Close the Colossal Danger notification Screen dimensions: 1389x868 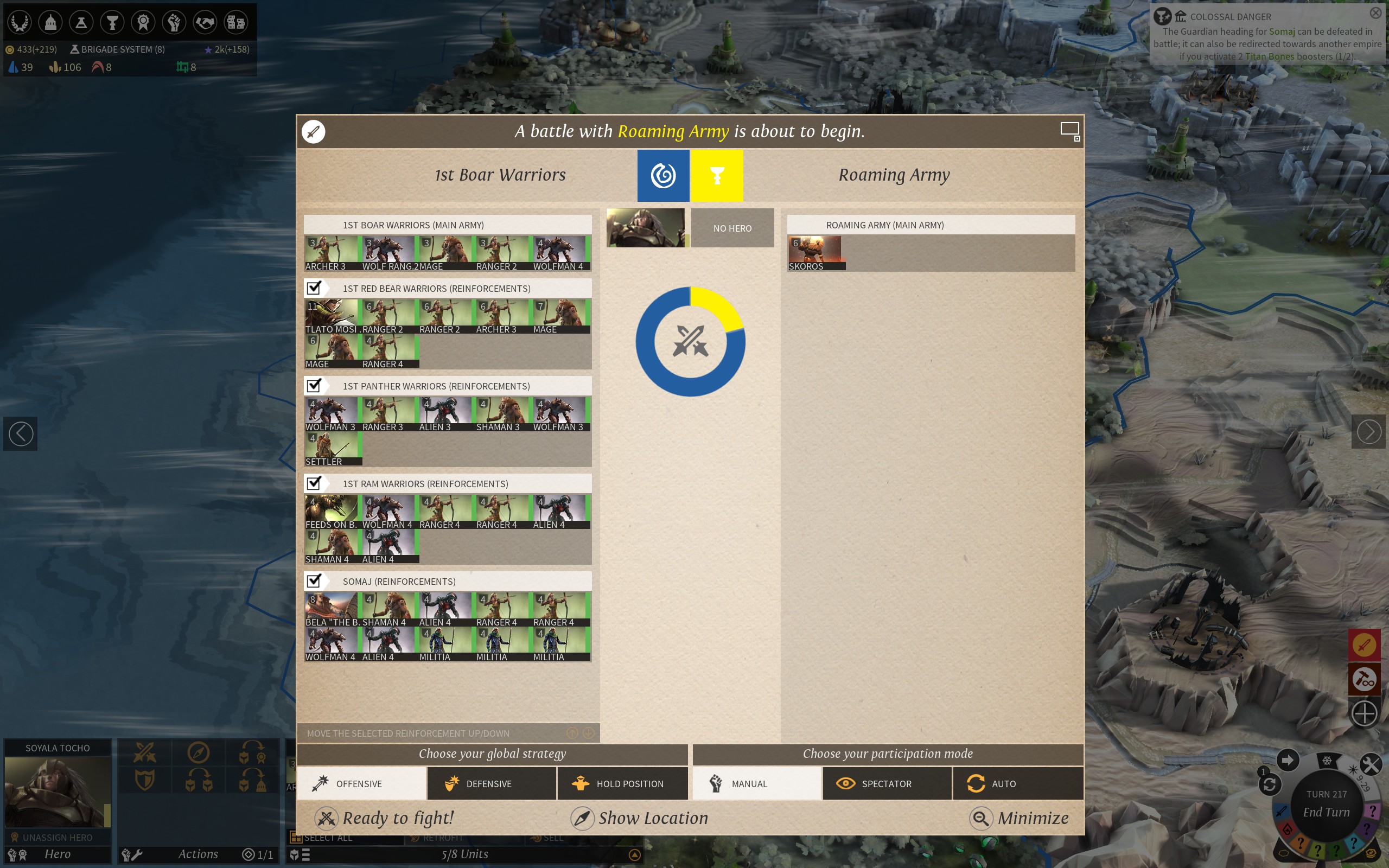(1376, 12)
